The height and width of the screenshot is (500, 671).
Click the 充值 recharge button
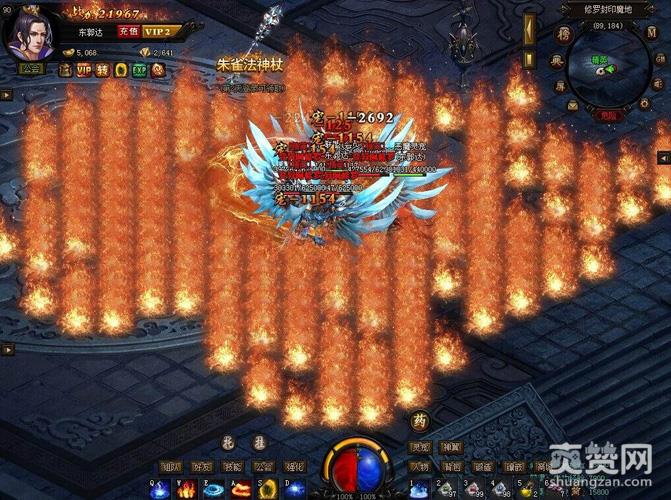click(x=127, y=31)
